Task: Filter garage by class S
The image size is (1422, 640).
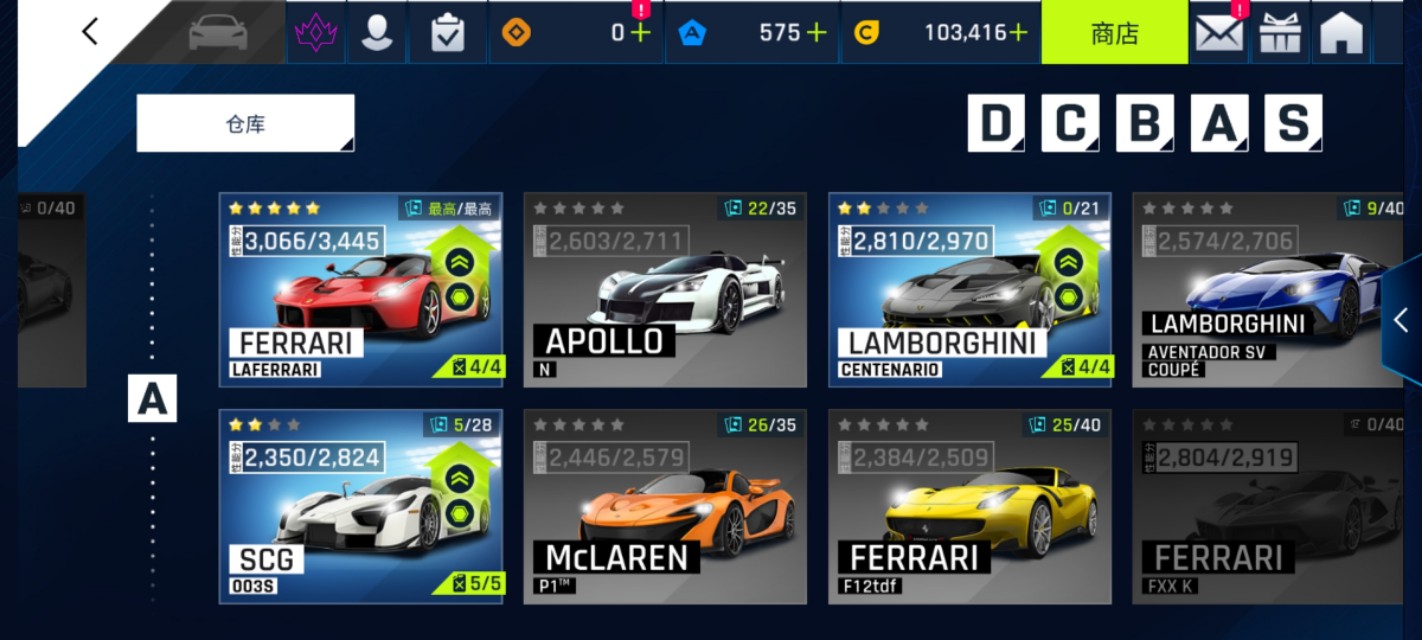Action: coord(1293,123)
